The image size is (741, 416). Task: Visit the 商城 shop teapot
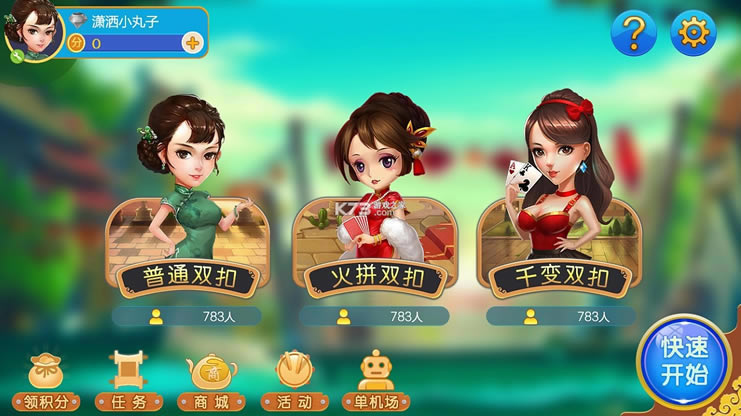pos(211,381)
